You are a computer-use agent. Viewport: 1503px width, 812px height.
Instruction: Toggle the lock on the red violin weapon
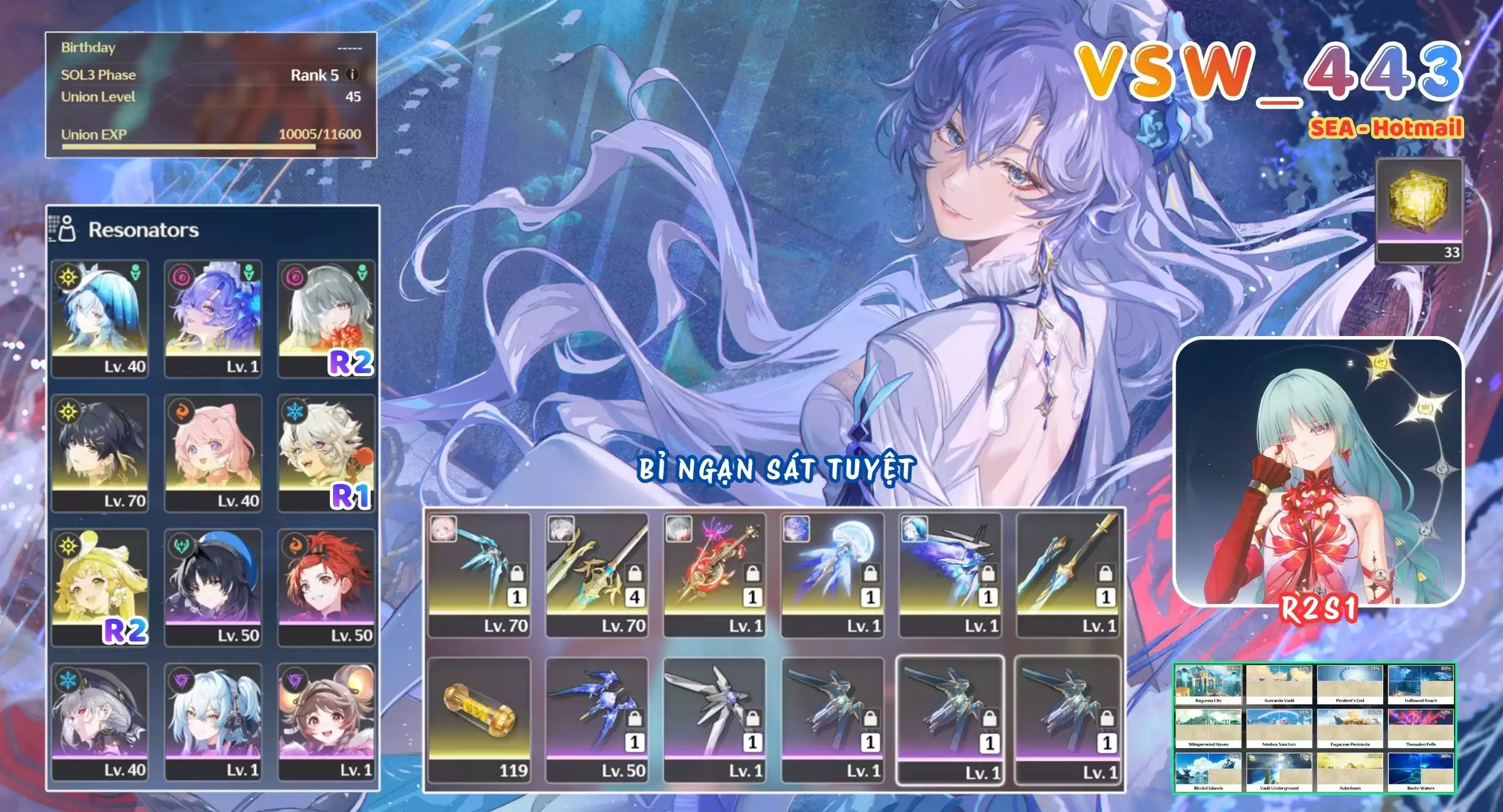tap(752, 574)
